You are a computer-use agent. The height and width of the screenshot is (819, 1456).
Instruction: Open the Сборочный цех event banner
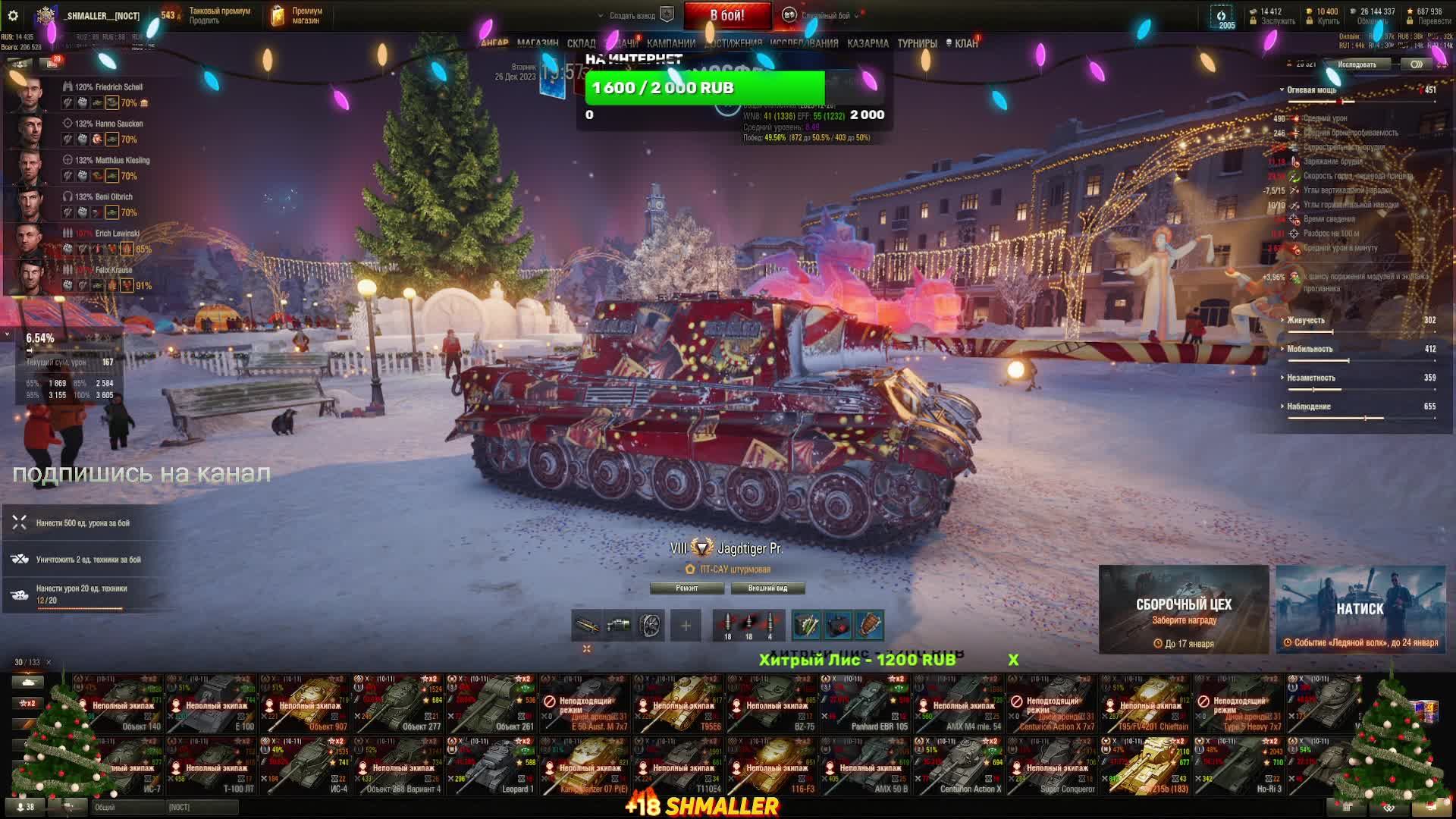point(1183,609)
